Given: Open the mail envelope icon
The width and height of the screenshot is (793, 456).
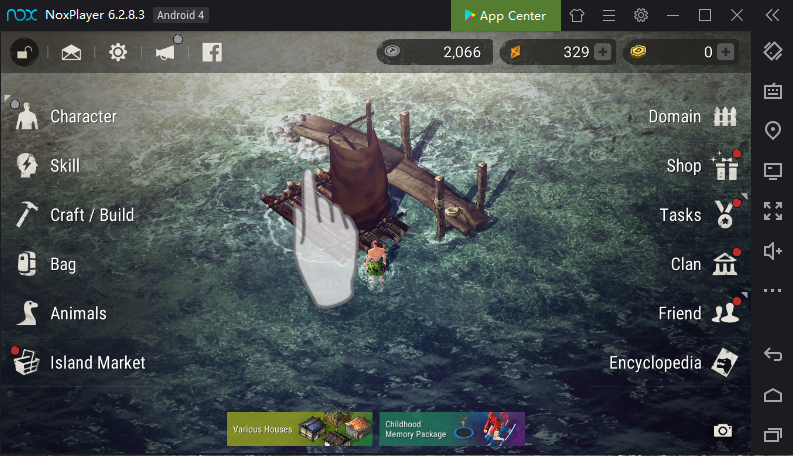Looking at the screenshot, I should tap(71, 52).
